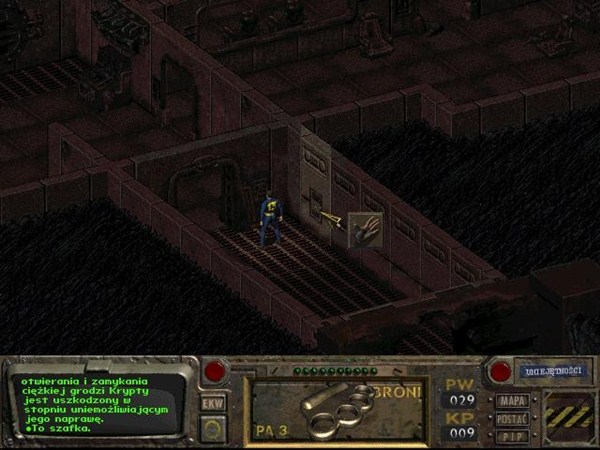The height and width of the screenshot is (450, 600).
Task: Switch active hand with the left red button
Action: [x=214, y=372]
